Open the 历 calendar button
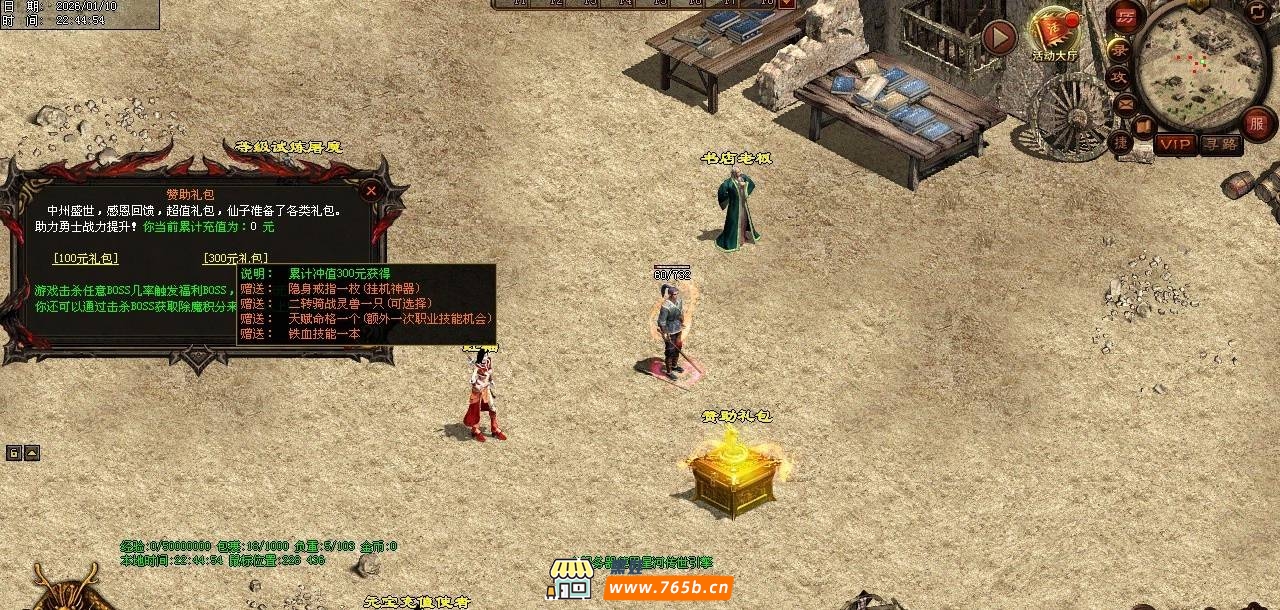Image resolution: width=1280 pixels, height=610 pixels. coord(1126,17)
